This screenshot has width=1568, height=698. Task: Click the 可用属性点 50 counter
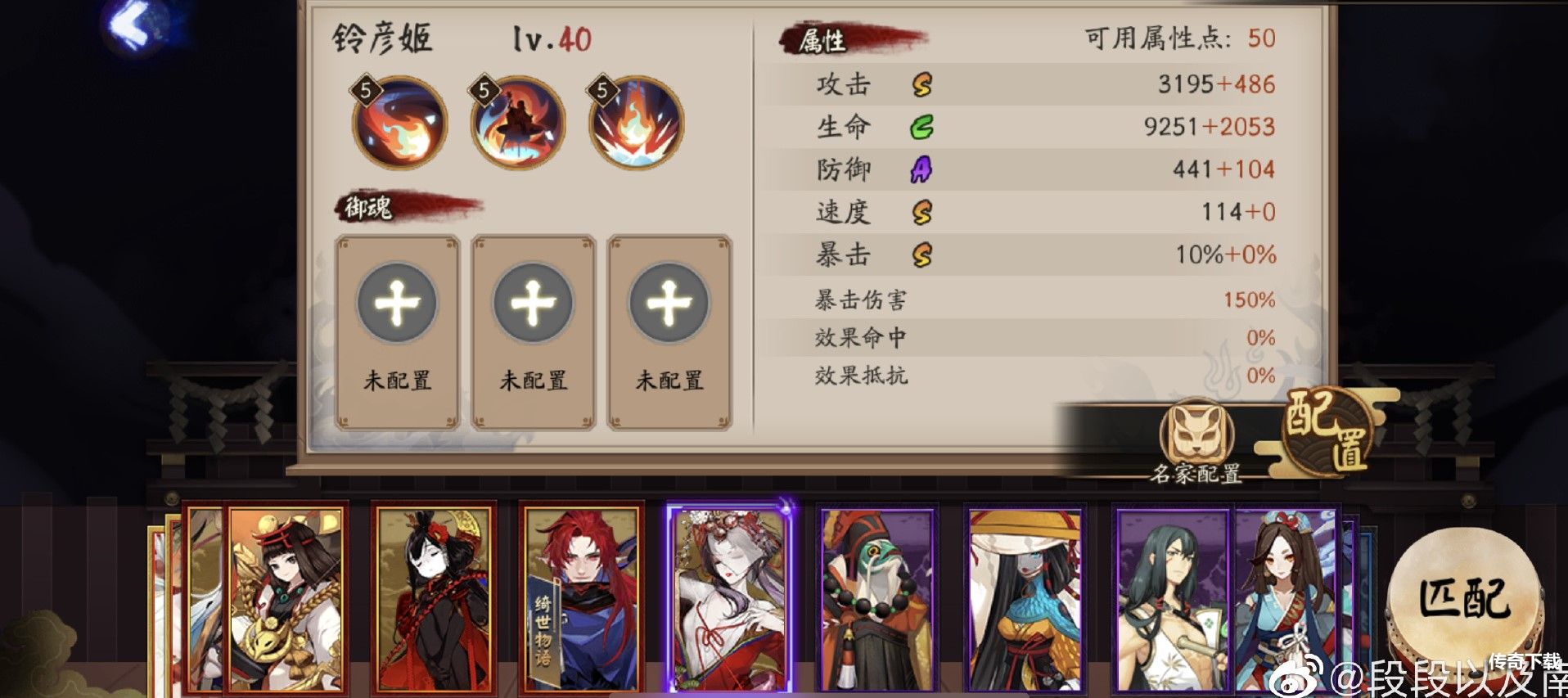tap(1176, 37)
